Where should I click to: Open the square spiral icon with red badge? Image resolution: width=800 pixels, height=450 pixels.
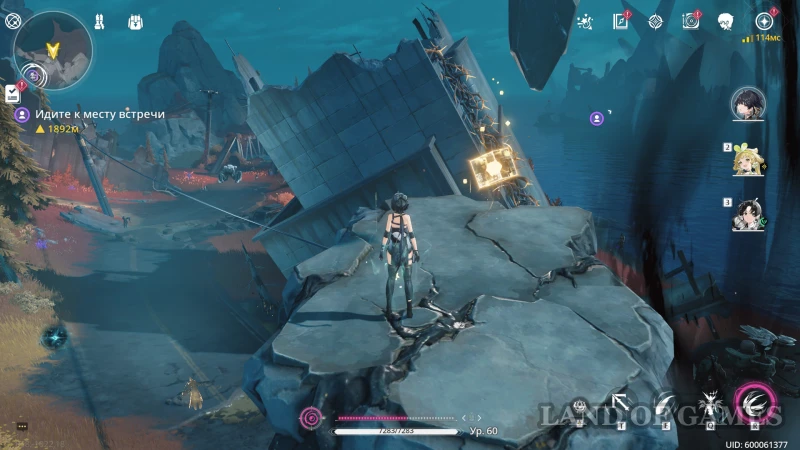tap(690, 21)
